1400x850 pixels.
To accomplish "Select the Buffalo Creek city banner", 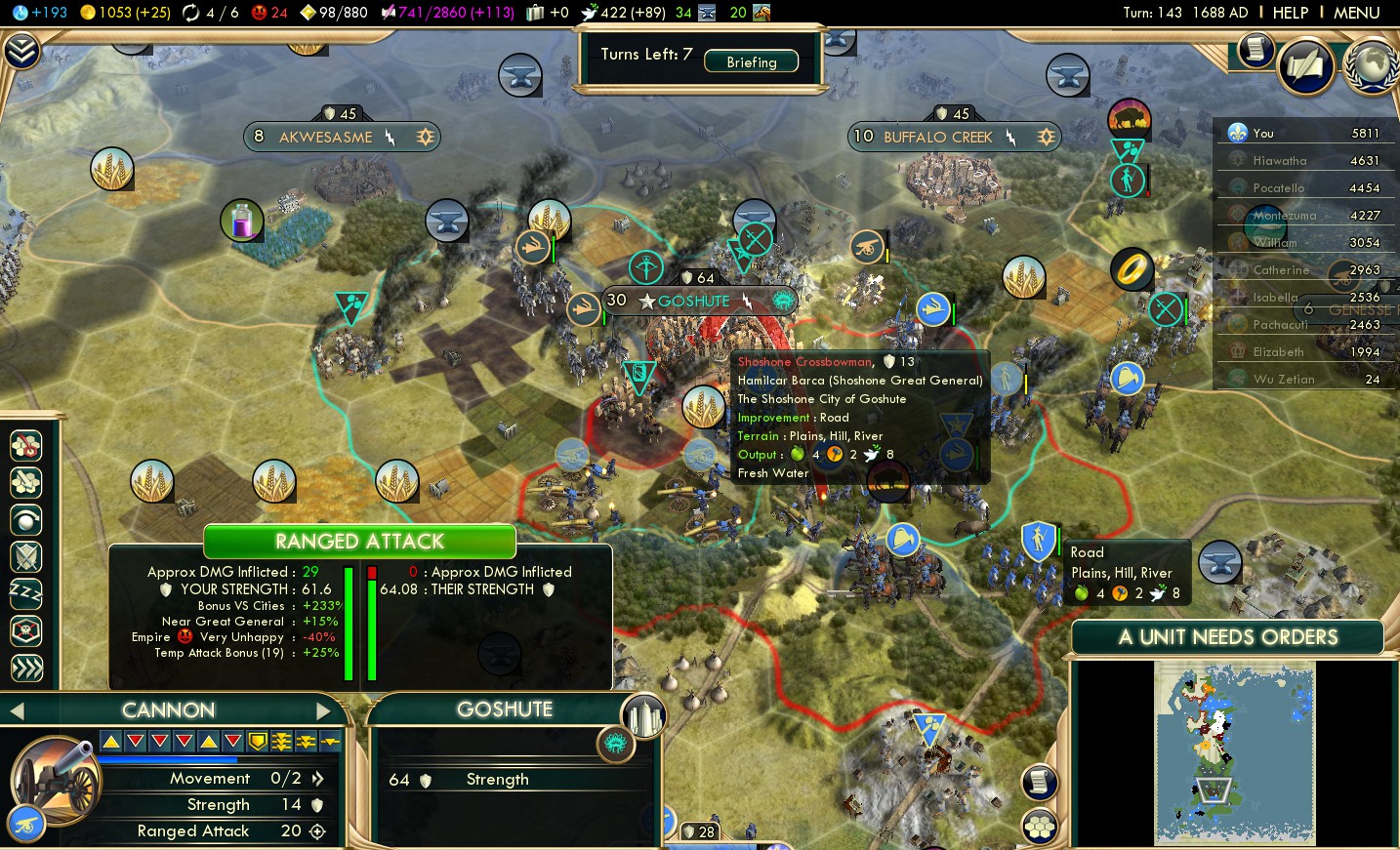I will tap(937, 137).
